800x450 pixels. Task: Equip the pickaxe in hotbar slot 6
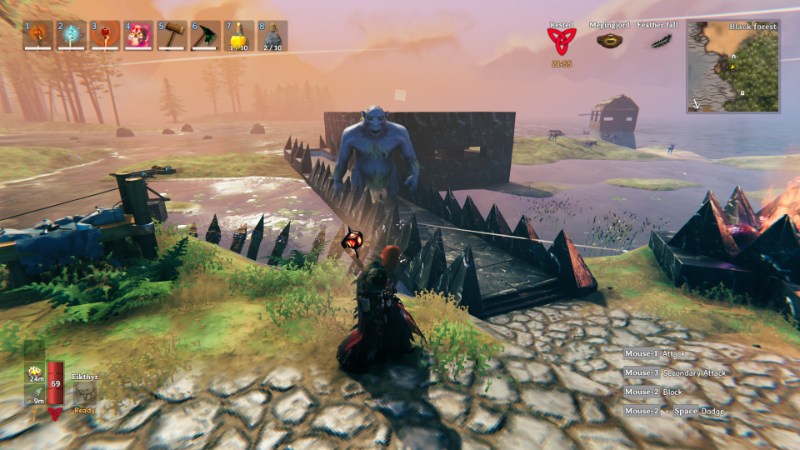point(206,35)
